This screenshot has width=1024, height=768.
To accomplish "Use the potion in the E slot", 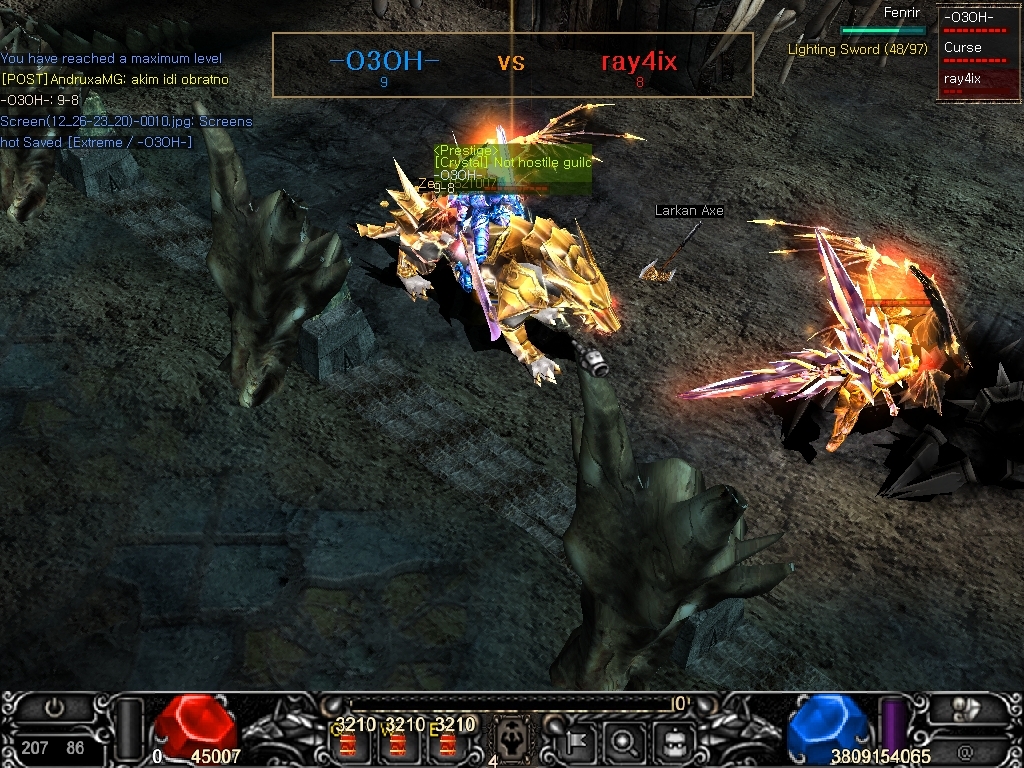I will (x=447, y=744).
